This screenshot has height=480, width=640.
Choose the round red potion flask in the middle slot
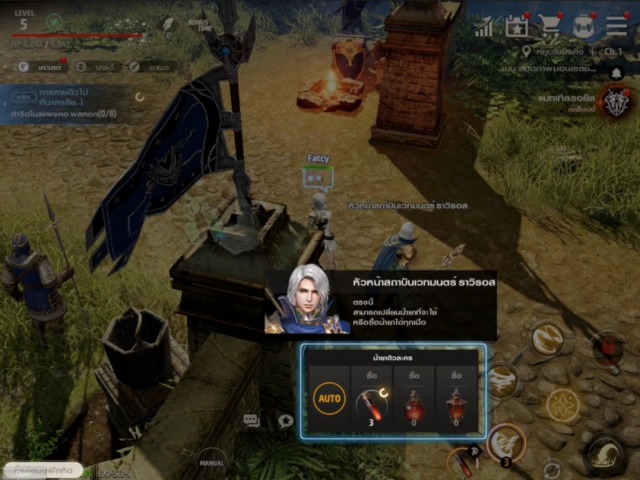pos(414,404)
